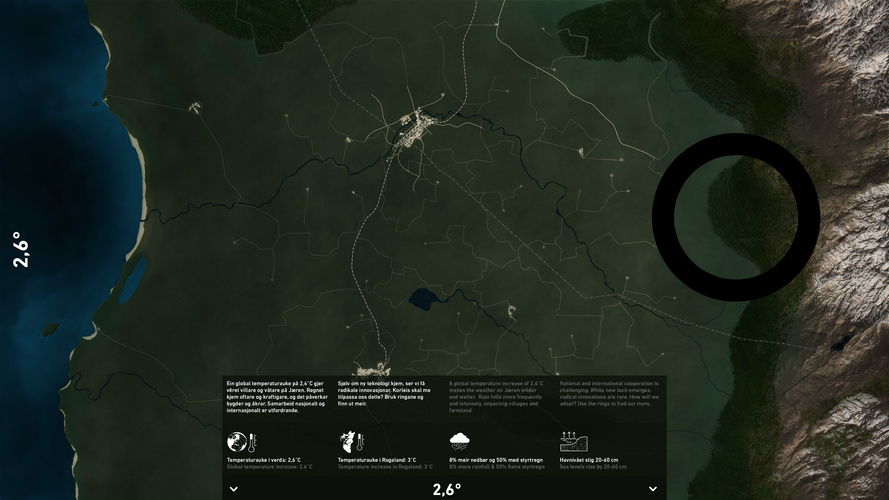This screenshot has height=500, width=889.
Task: Collapse the info panel with the left chevron
Action: point(233,489)
